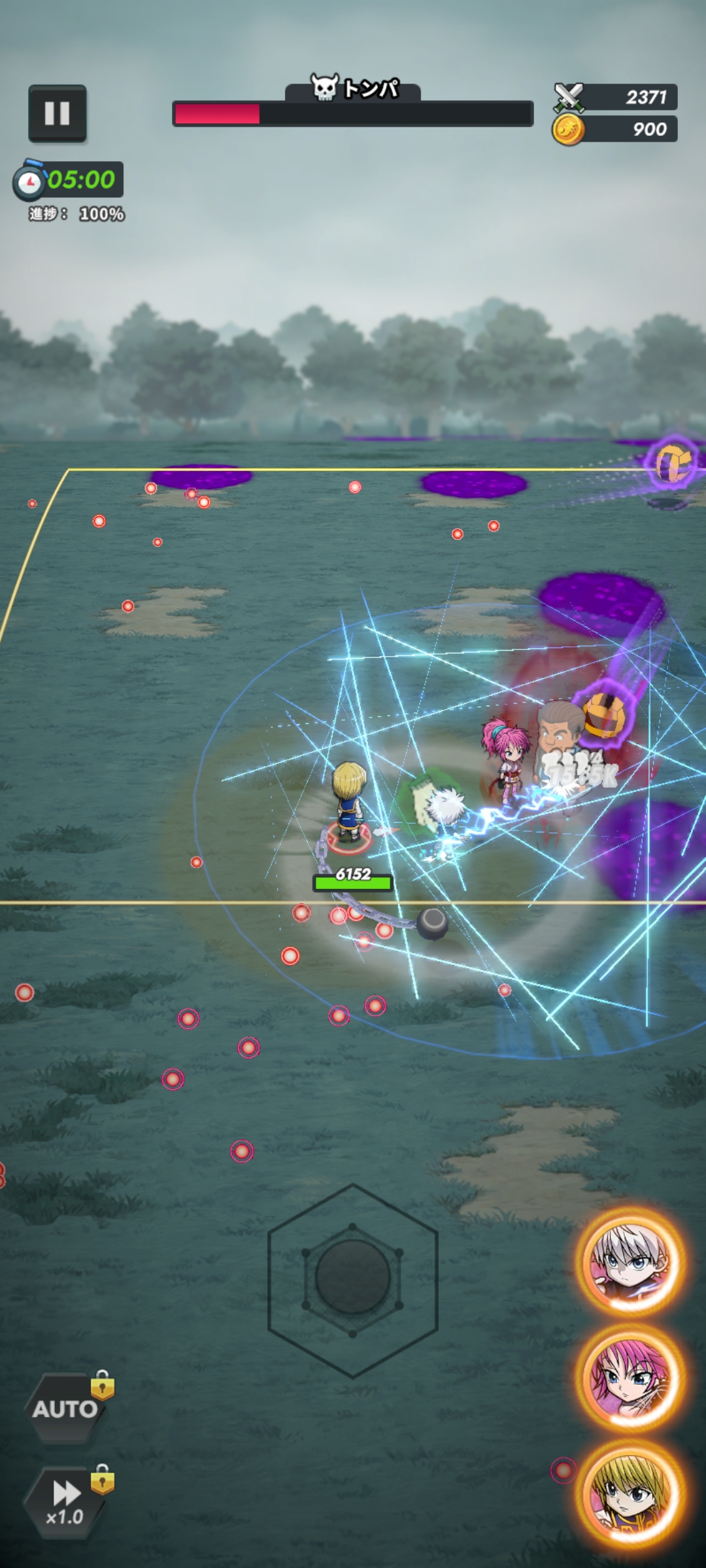
Task: Activate the white-haired Killua skill
Action: coord(630,1261)
